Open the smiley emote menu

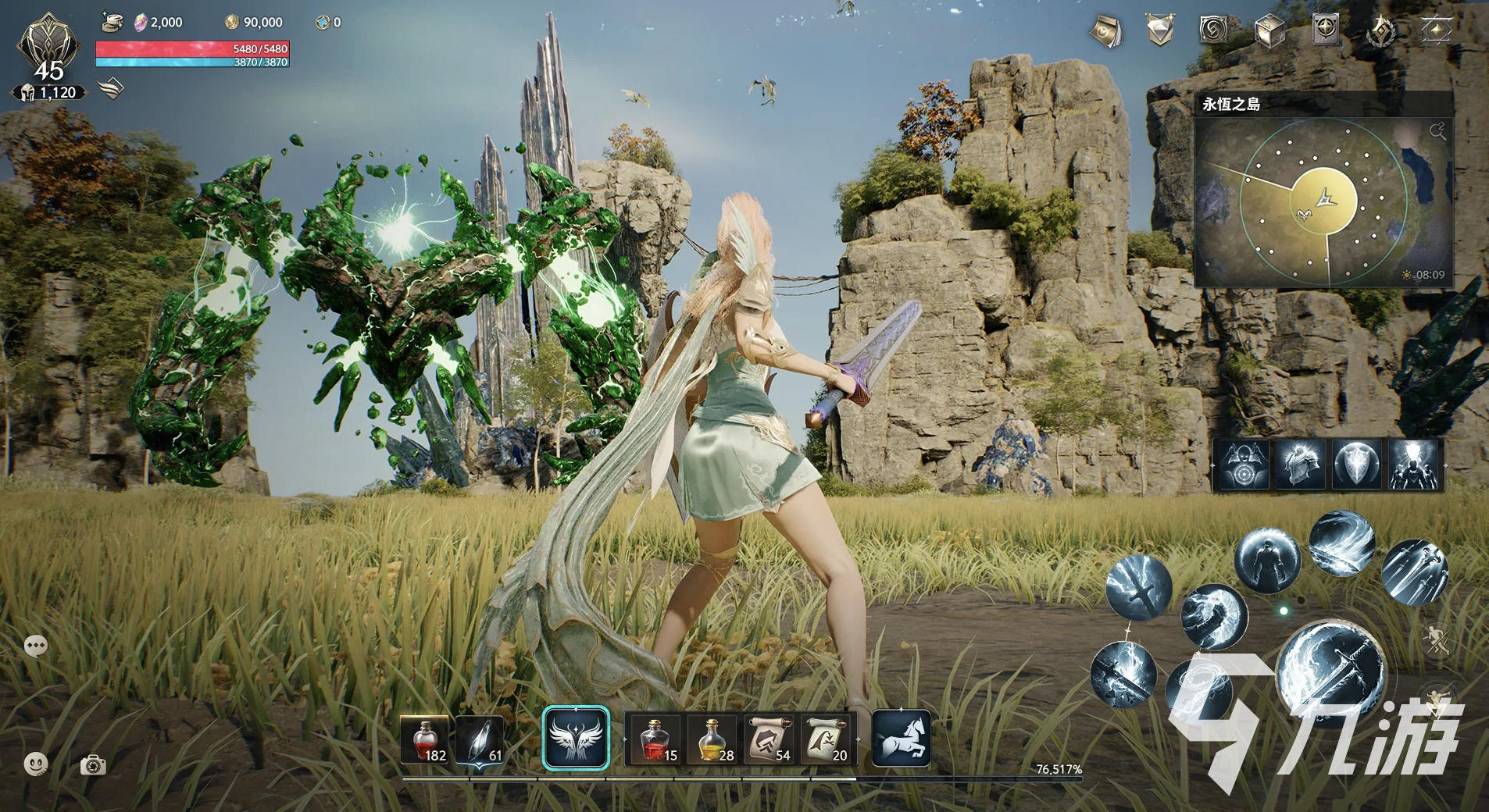tap(36, 764)
